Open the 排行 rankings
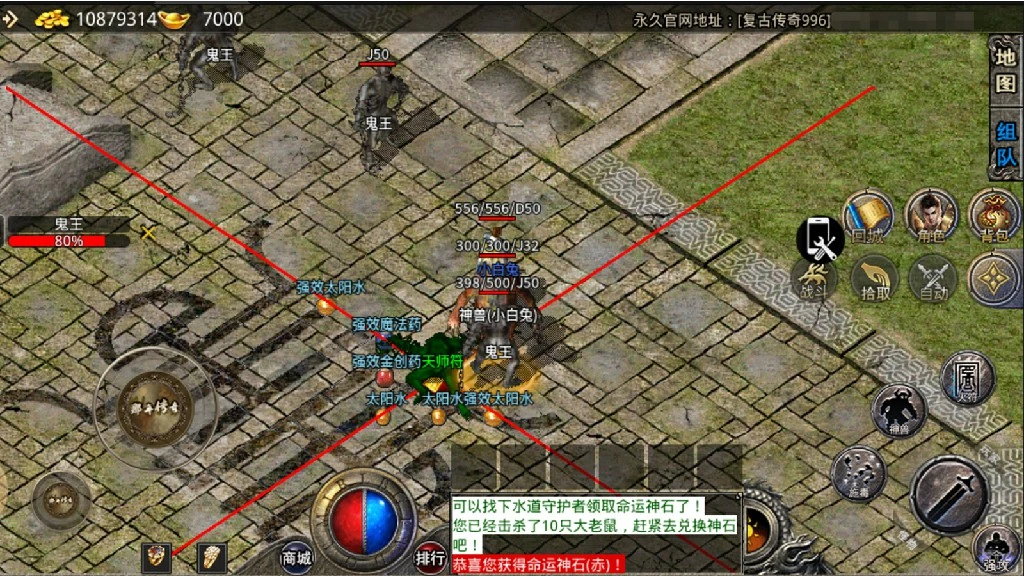1024x576 pixels. [430, 557]
